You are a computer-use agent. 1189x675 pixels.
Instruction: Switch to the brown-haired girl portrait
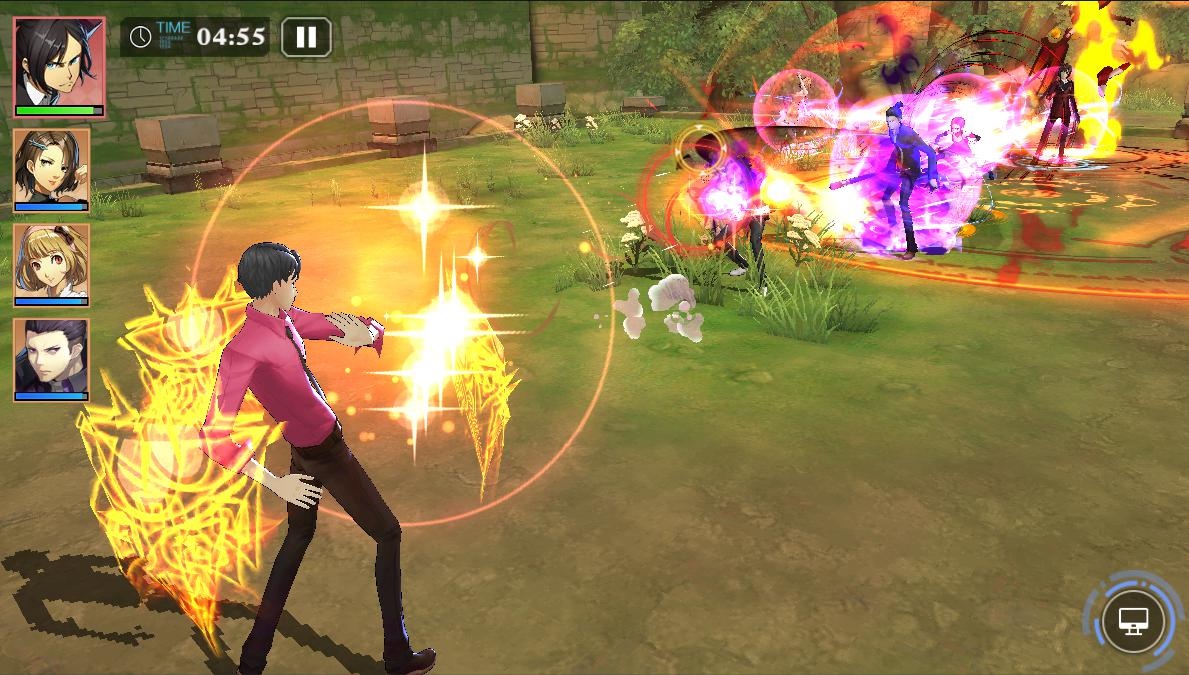coord(51,168)
